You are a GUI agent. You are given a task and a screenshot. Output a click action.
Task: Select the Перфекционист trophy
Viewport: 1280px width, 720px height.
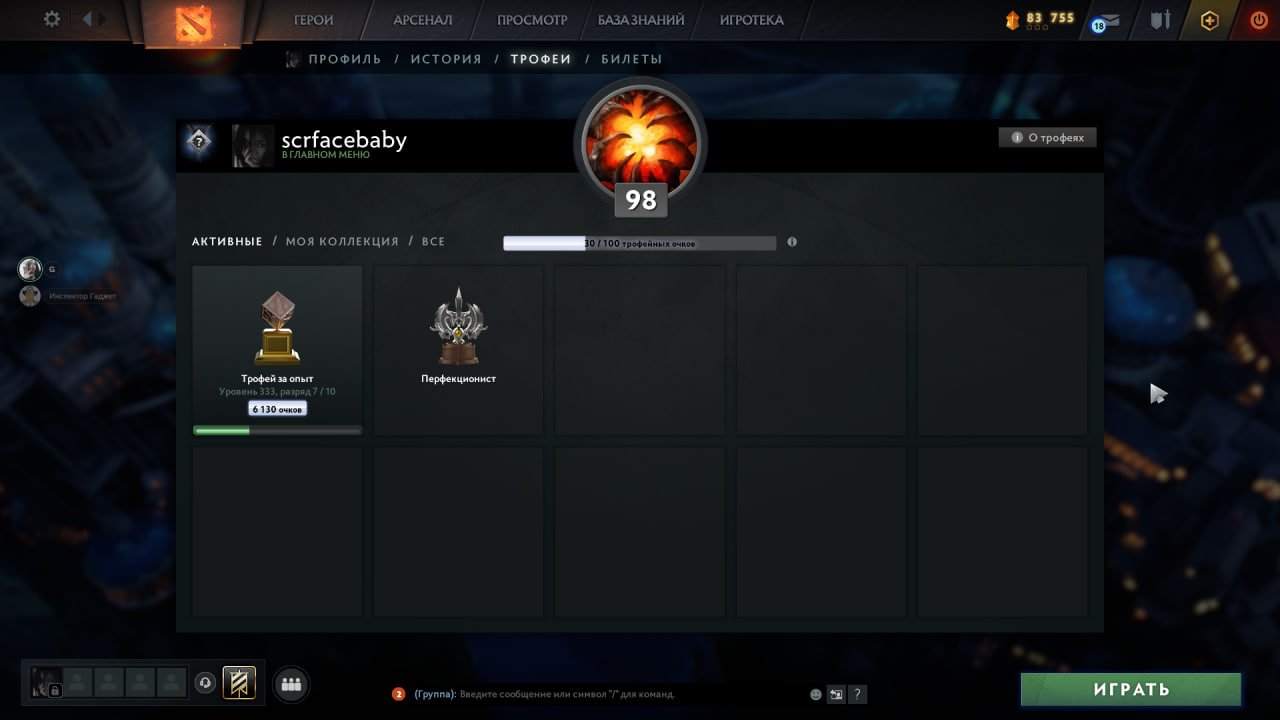coord(458,348)
